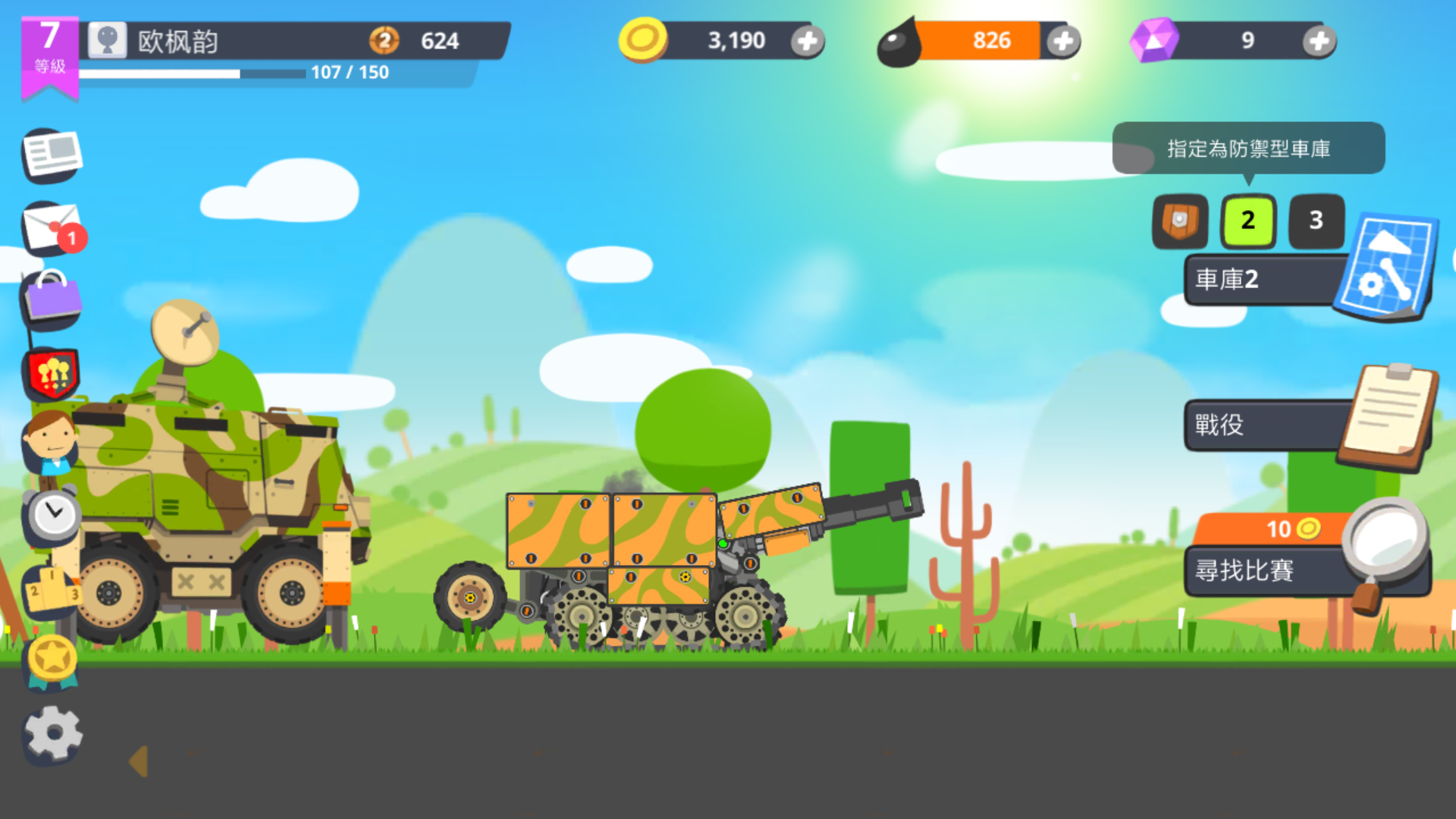Screen dimensions: 1456x819
Task: Buy more oil with plus button
Action: pos(1065,42)
